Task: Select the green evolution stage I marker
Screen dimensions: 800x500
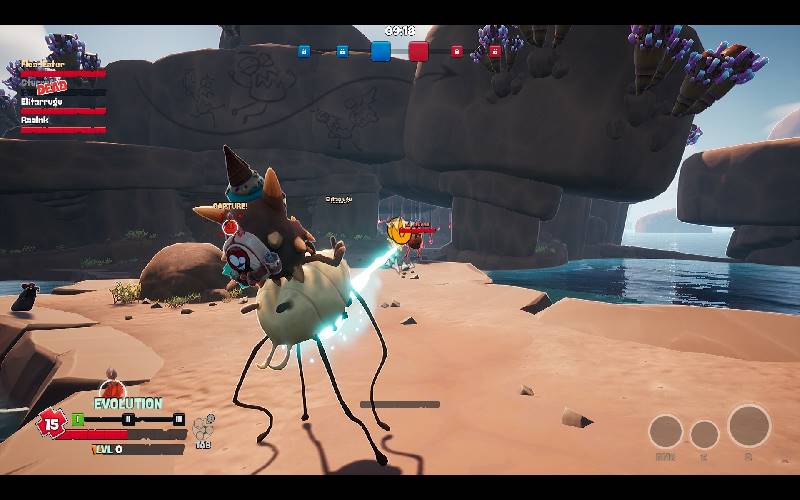Action: click(78, 419)
